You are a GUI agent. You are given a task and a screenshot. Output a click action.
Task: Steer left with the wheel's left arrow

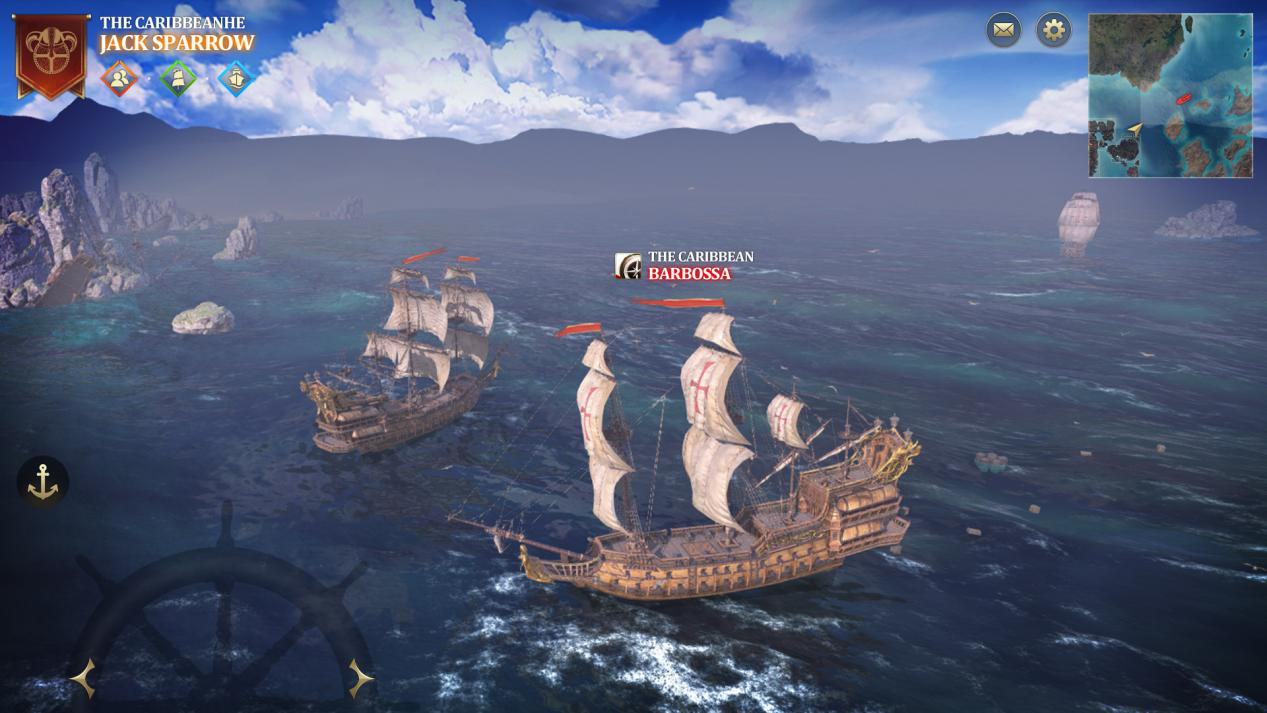tap(84, 679)
